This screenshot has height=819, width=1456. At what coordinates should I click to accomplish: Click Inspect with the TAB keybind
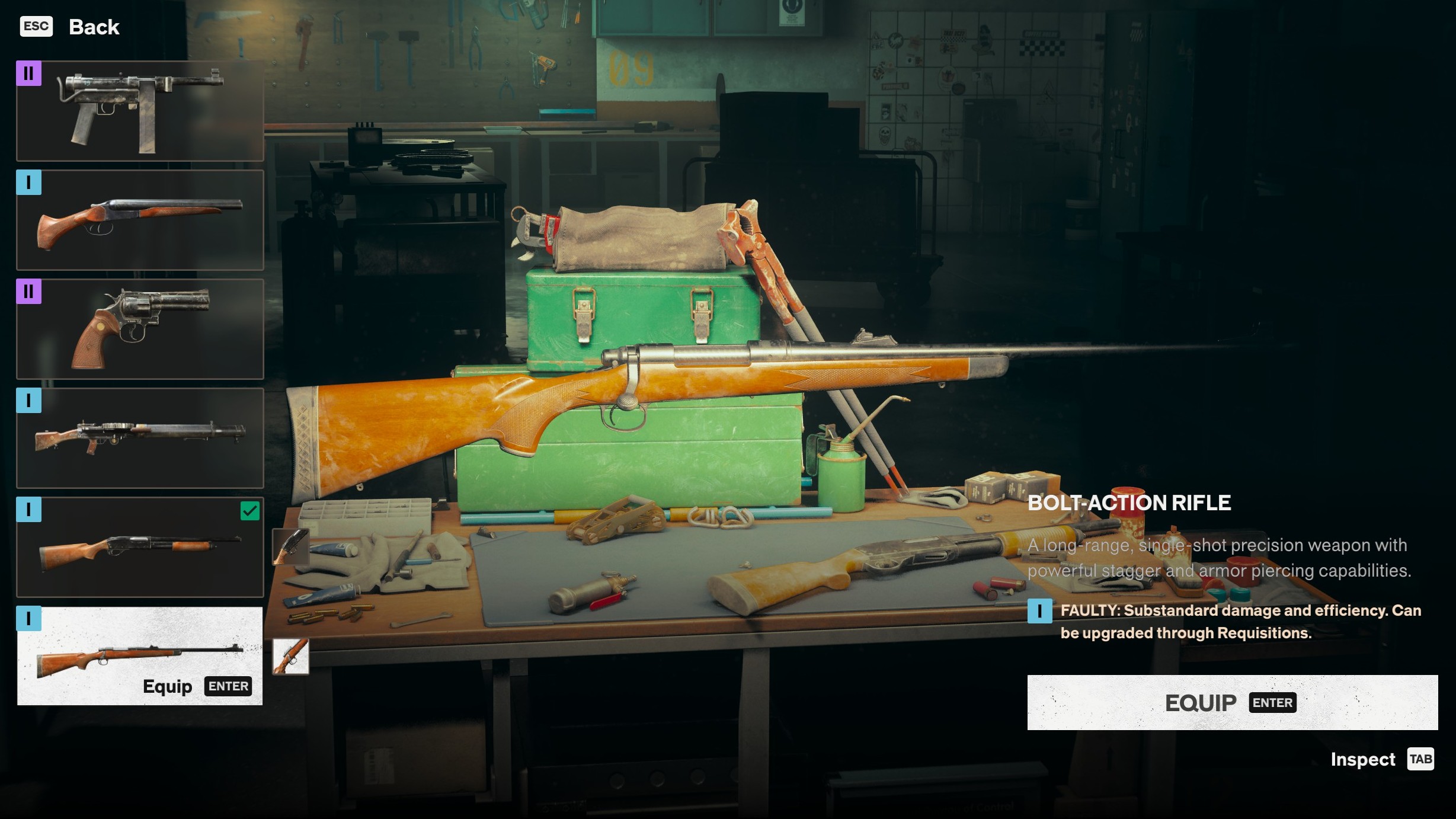(1362, 759)
